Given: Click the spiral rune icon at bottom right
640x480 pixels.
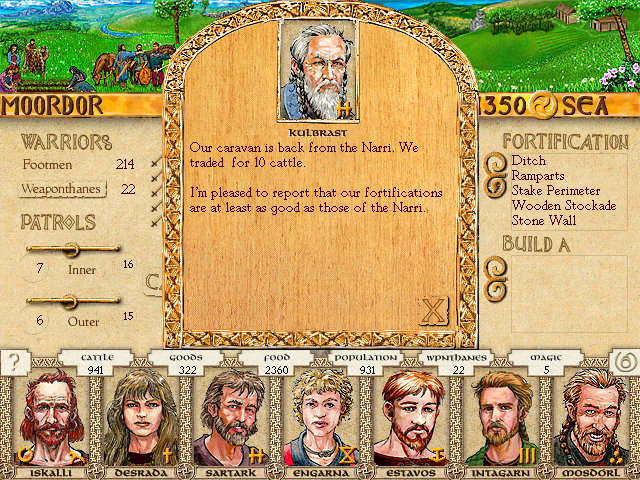Looking at the screenshot, I should pos(624,362).
